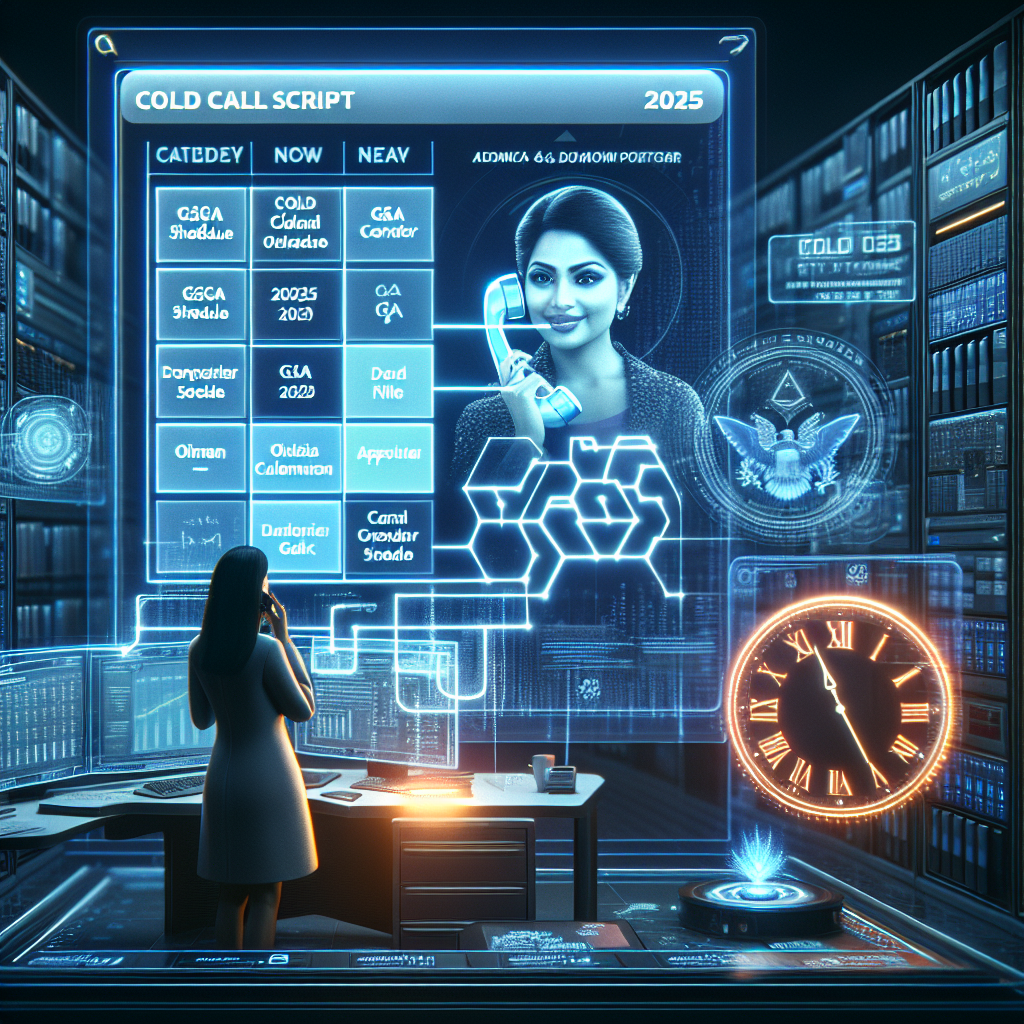Click the G&A Conater cell
The height and width of the screenshot is (1024, 1024).
point(388,223)
